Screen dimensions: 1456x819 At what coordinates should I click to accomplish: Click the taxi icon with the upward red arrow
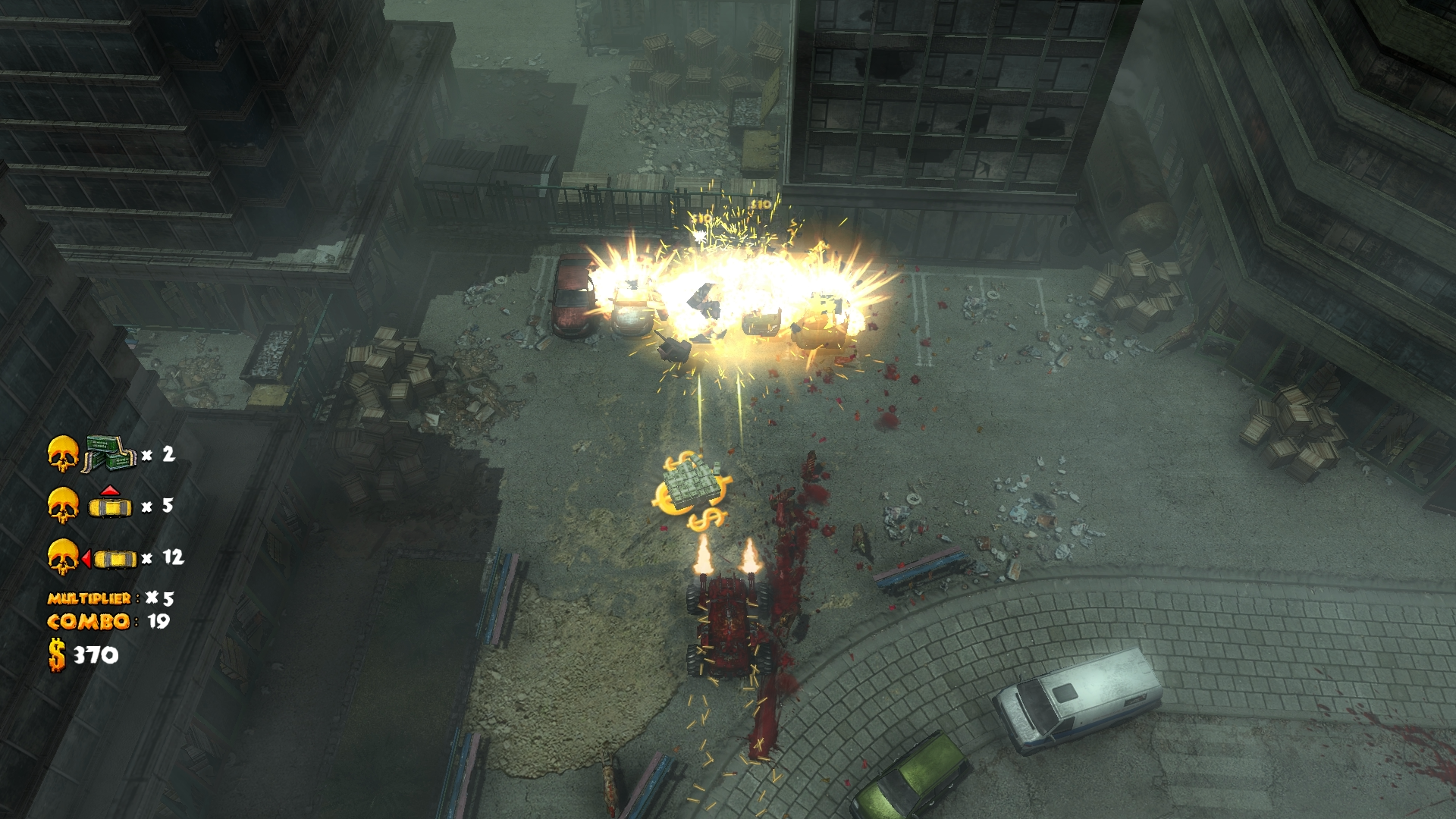[x=111, y=504]
